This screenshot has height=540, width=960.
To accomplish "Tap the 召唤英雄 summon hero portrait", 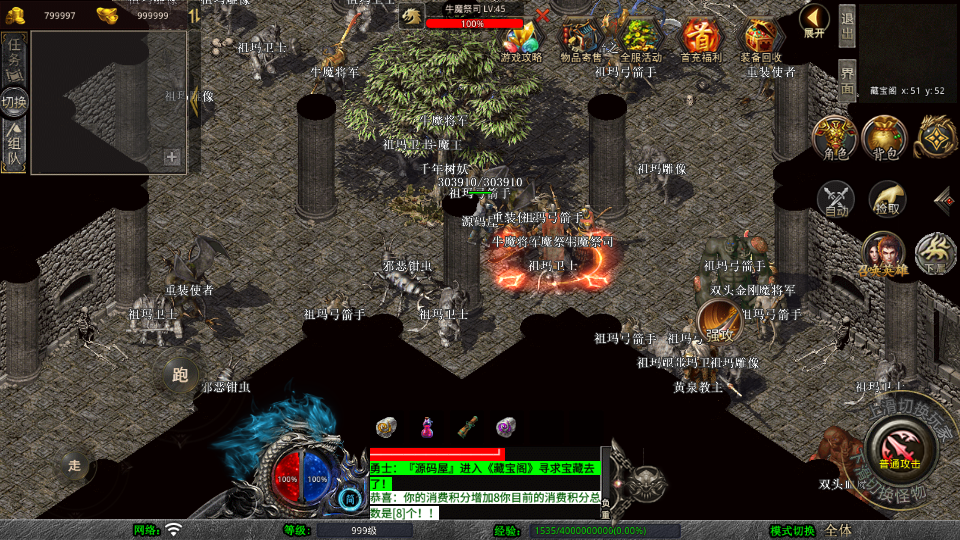I will click(x=882, y=252).
